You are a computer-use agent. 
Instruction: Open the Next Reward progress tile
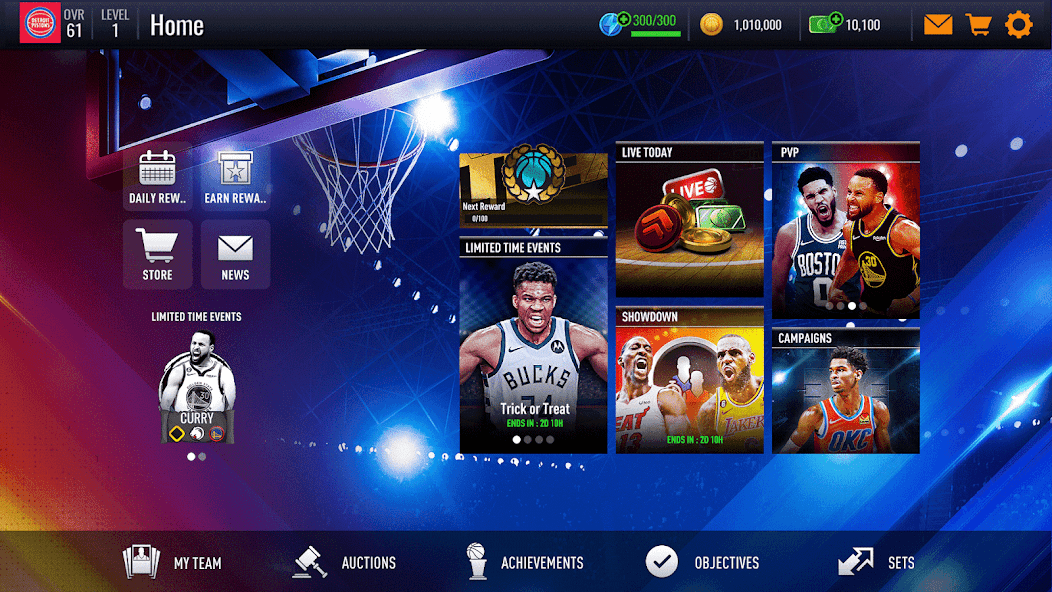(533, 189)
